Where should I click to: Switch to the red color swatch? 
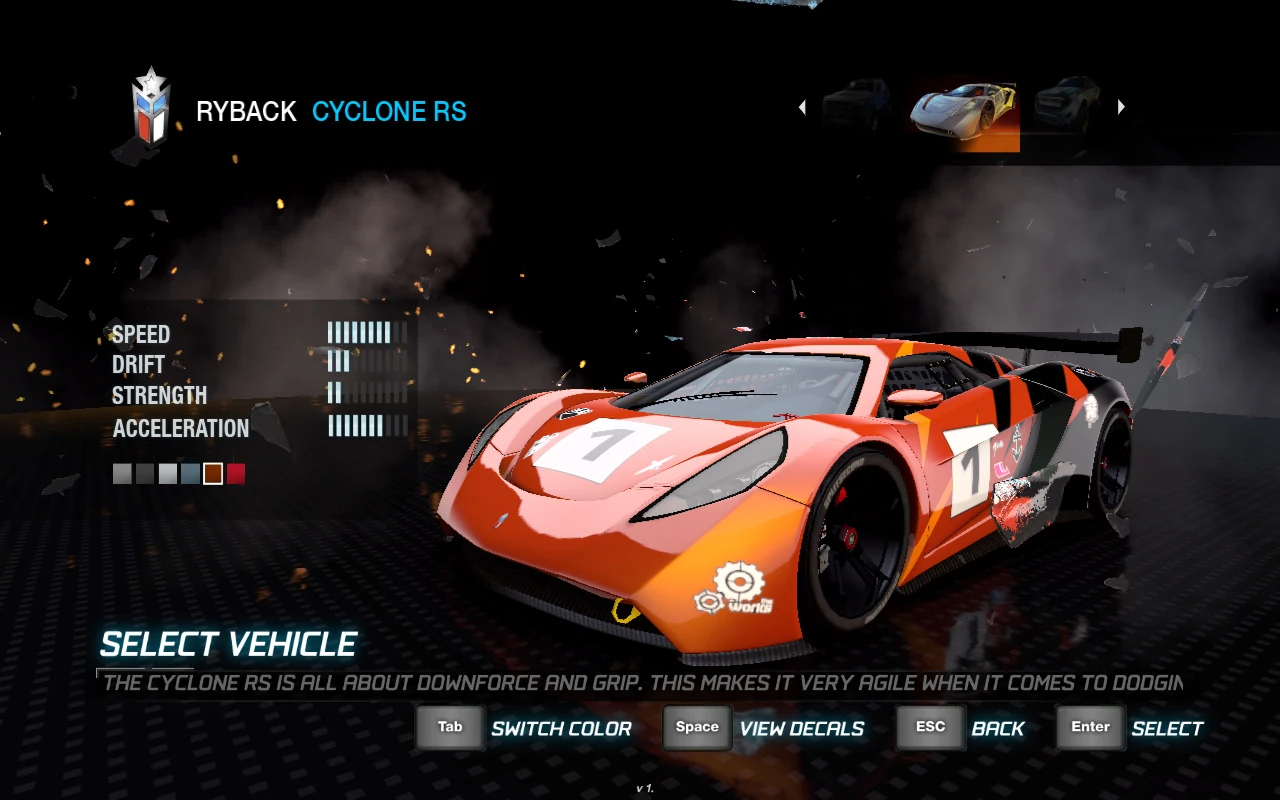click(x=236, y=474)
